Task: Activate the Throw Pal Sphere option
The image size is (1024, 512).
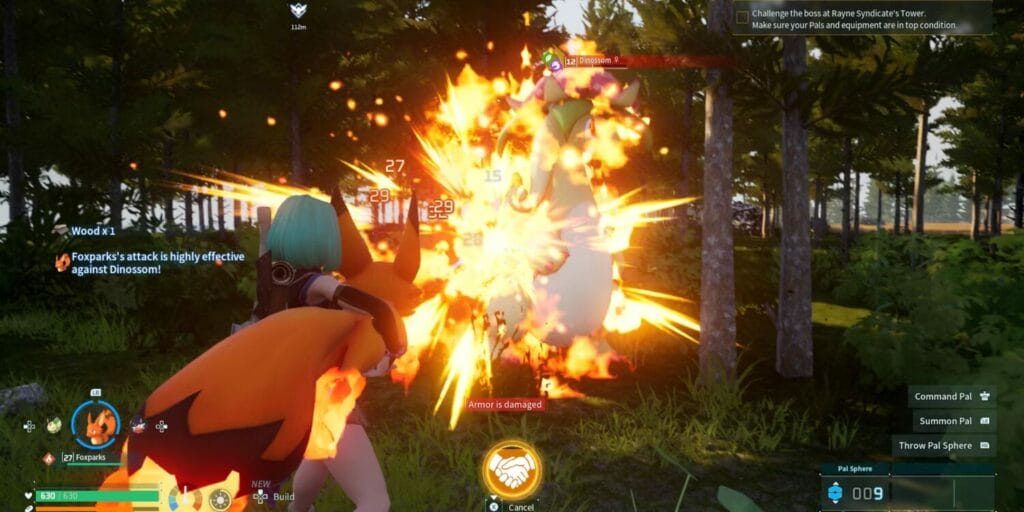Action: pyautogui.click(x=943, y=446)
